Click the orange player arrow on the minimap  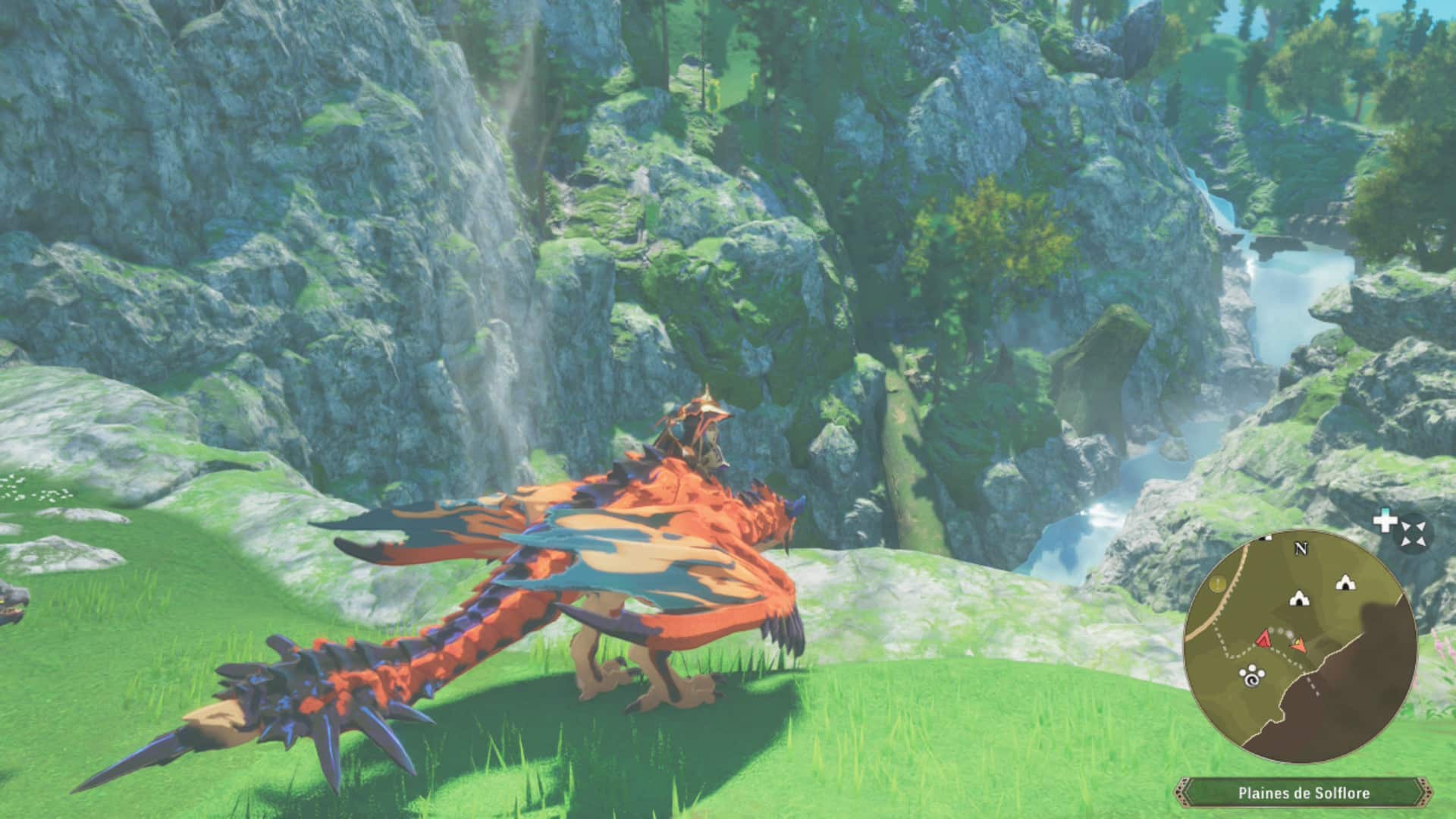pyautogui.click(x=1299, y=645)
